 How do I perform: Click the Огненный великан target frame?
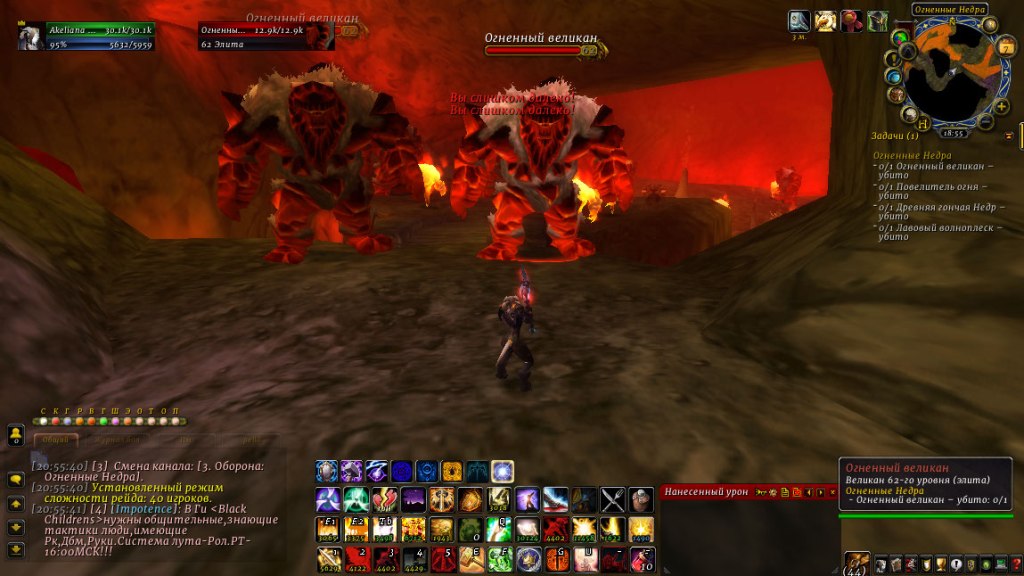[x=266, y=36]
